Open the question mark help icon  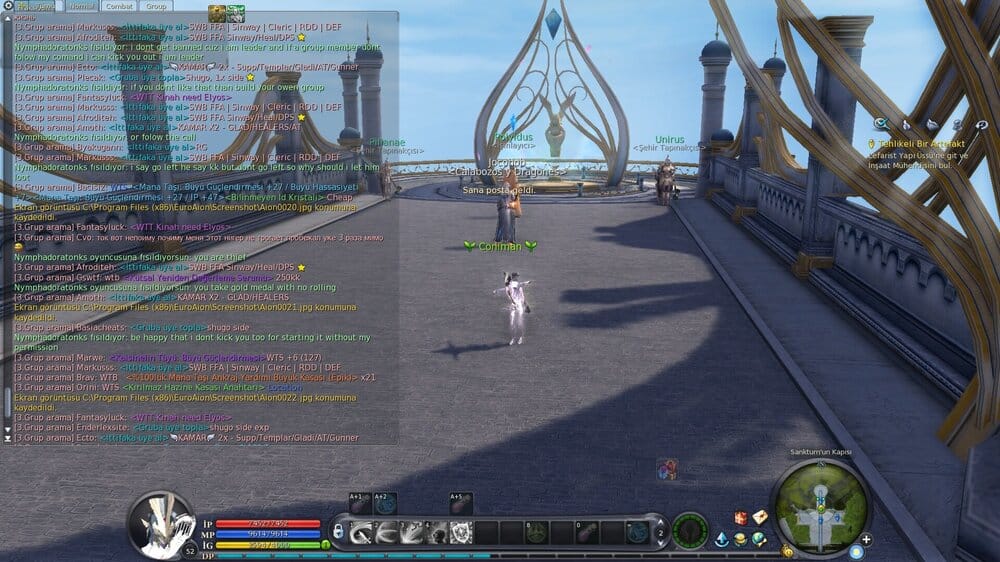(979, 124)
